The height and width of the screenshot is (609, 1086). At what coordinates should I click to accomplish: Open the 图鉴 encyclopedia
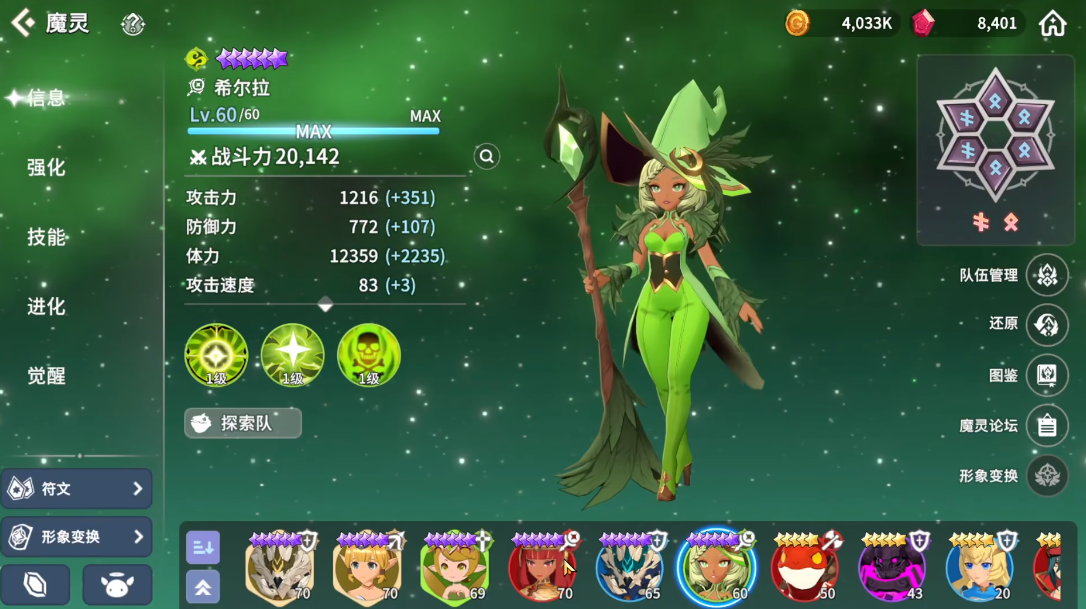(x=1047, y=375)
